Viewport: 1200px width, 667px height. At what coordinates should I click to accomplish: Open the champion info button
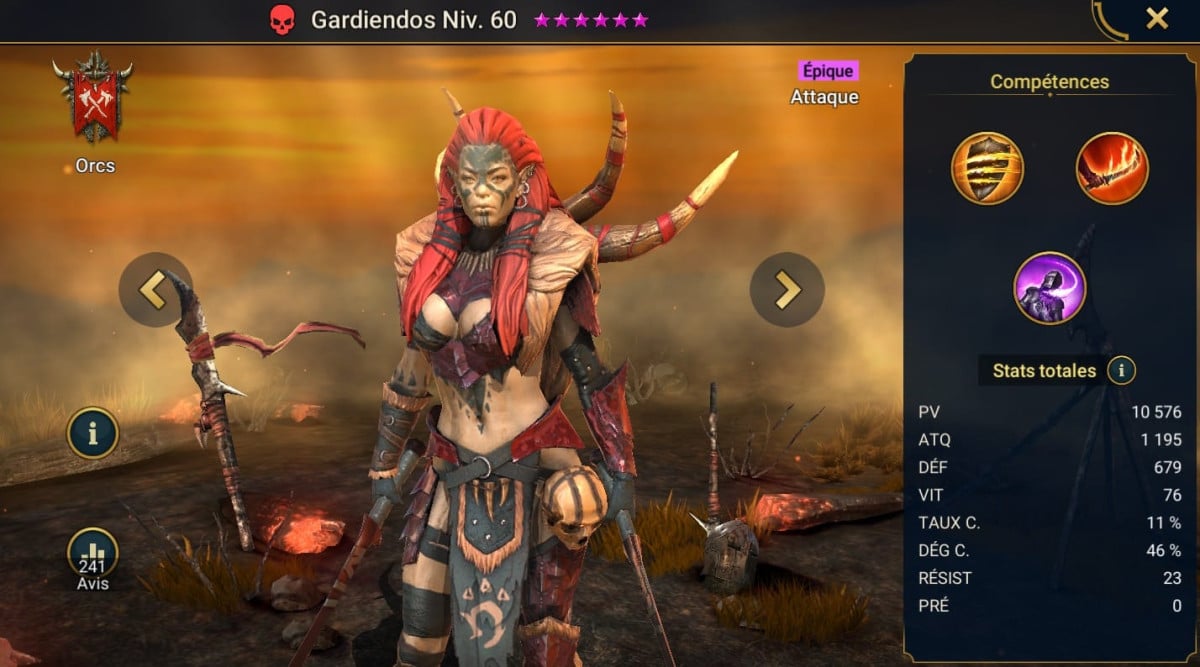93,433
